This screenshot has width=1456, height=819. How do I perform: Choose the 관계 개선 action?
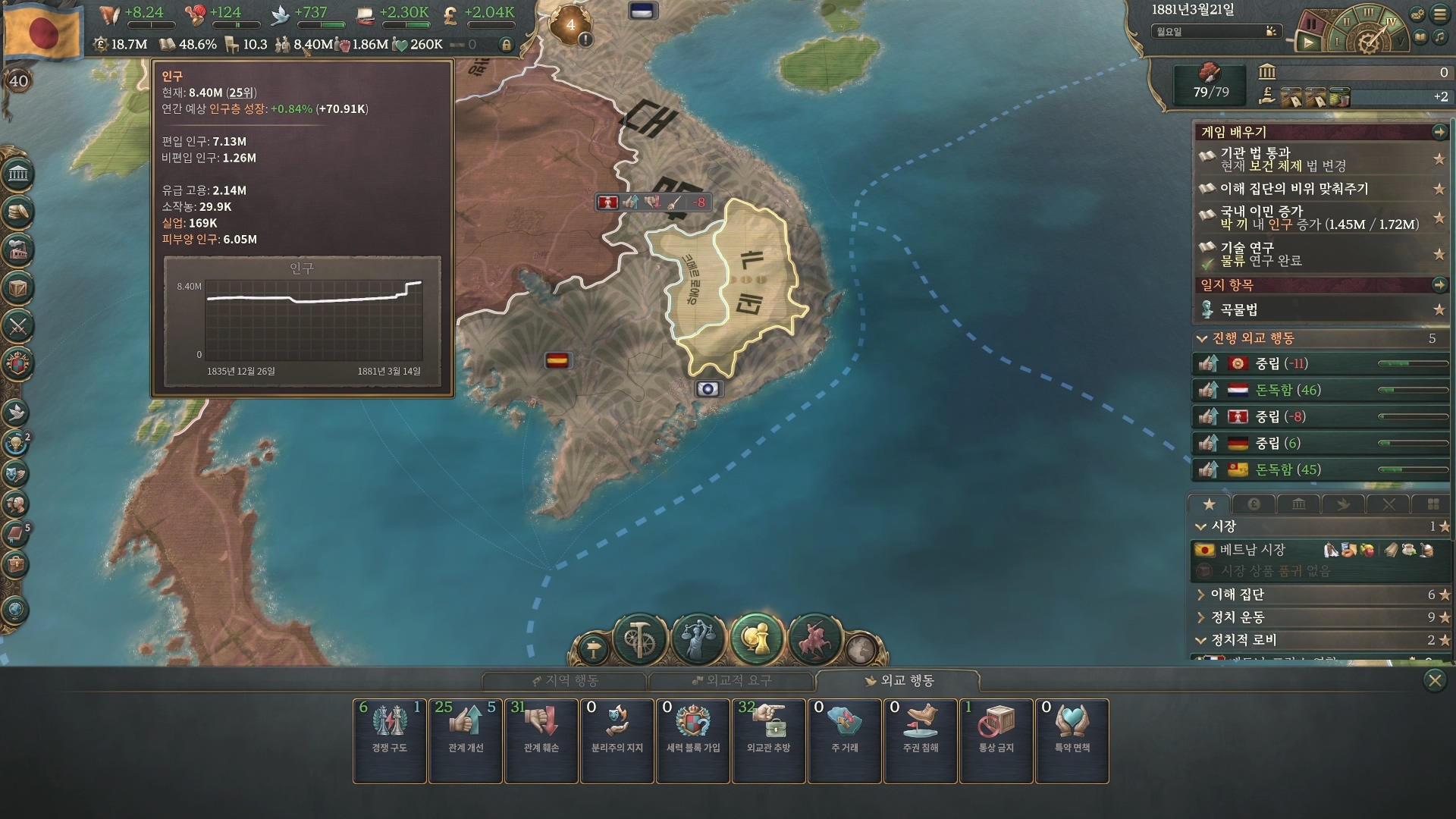465,740
